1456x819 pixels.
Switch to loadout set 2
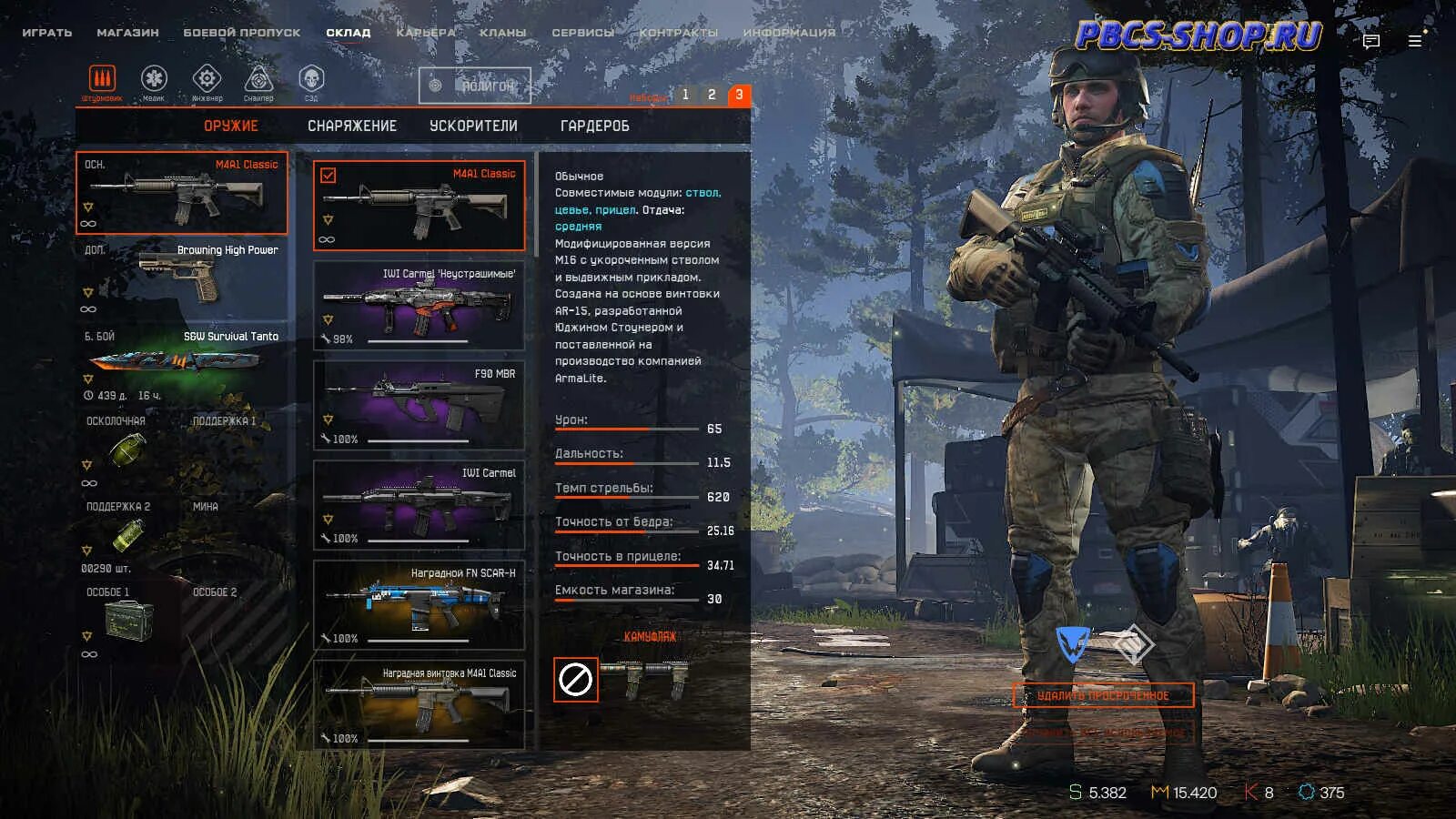click(x=712, y=95)
